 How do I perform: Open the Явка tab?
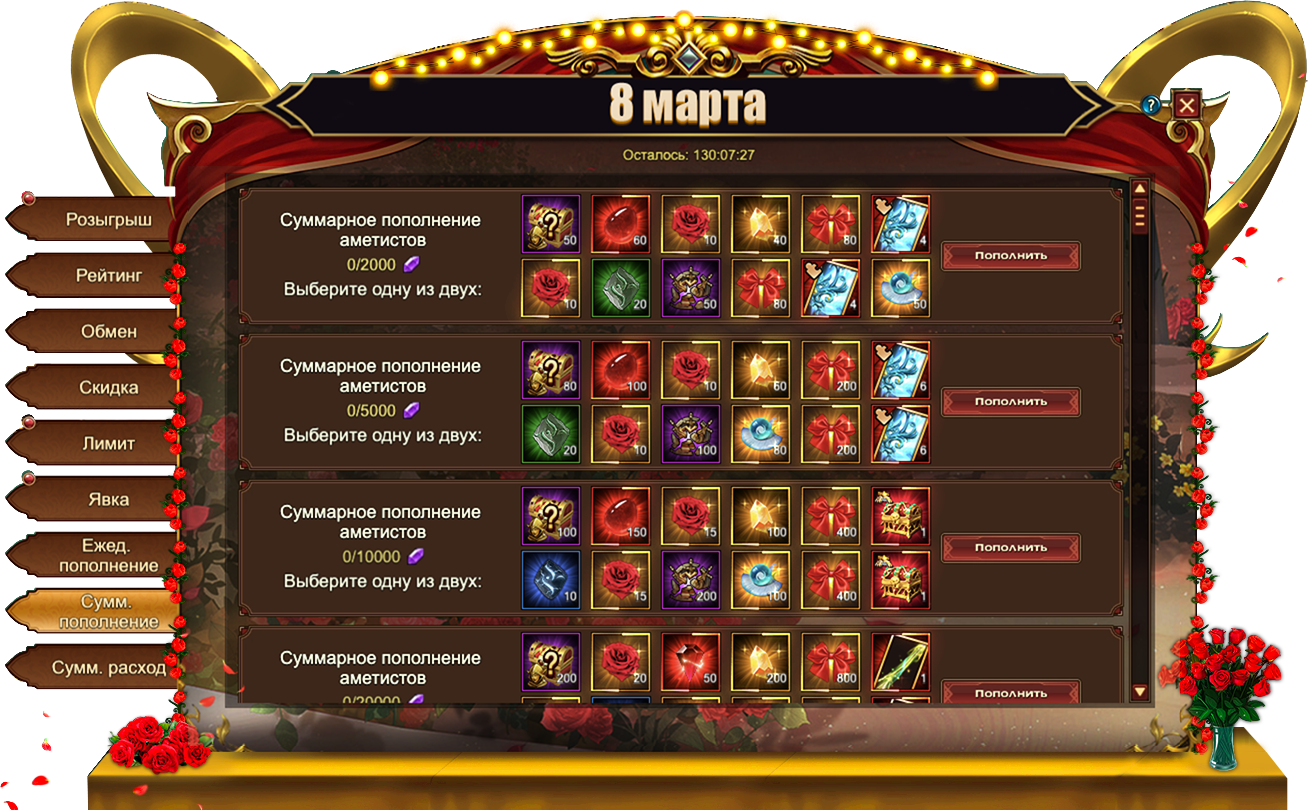(x=108, y=499)
